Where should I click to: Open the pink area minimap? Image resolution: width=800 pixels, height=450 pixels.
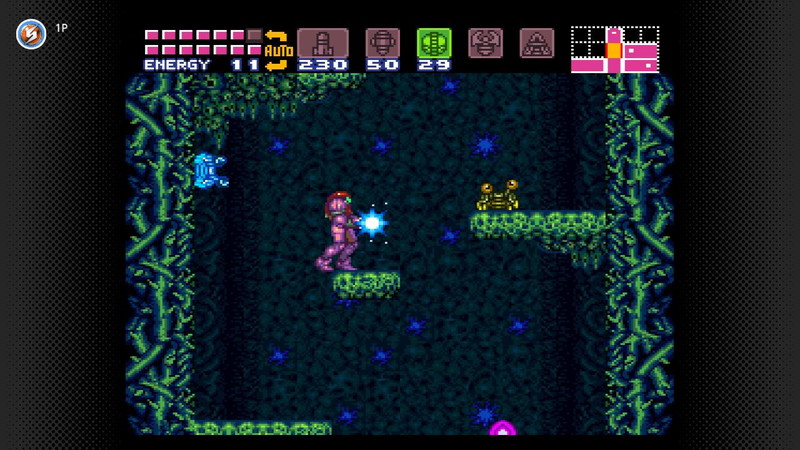click(x=615, y=49)
